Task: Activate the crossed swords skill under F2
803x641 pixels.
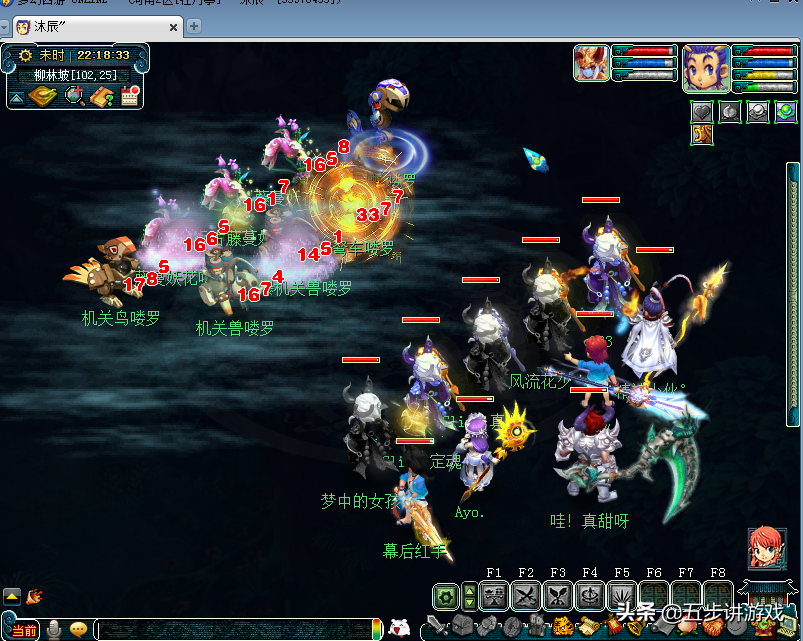Action: pyautogui.click(x=526, y=596)
